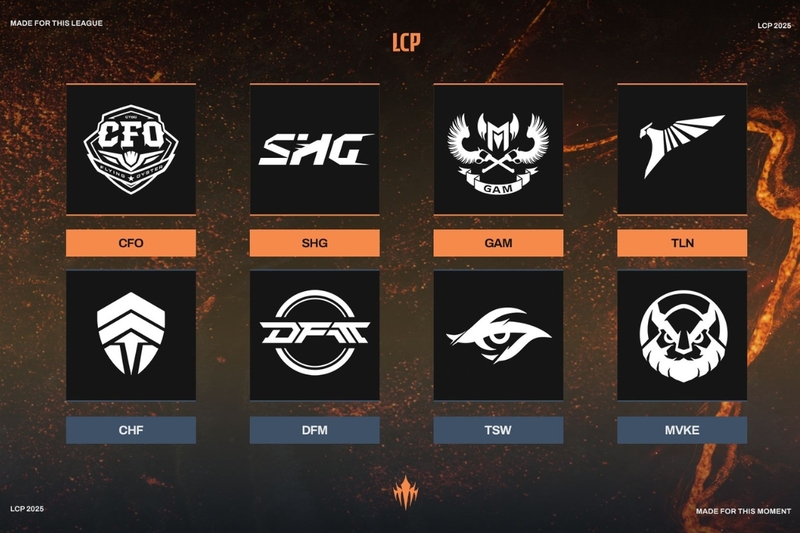800x533 pixels.
Task: Choose the SHG team logo tile
Action: coord(315,149)
